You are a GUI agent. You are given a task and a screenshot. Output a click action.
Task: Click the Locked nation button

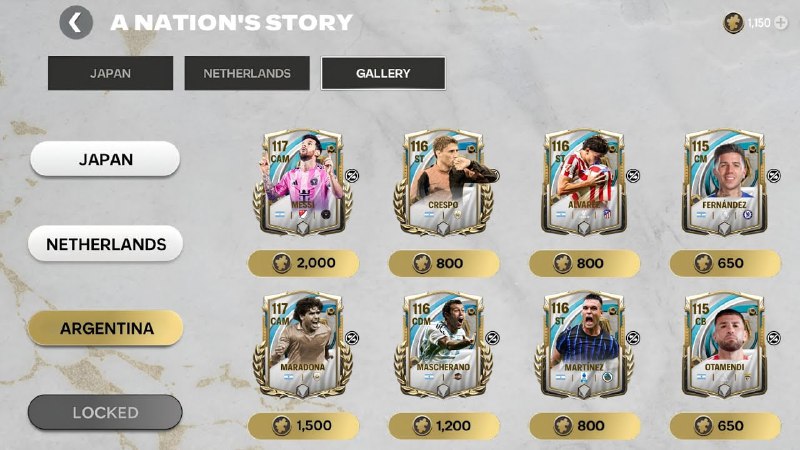(x=105, y=412)
